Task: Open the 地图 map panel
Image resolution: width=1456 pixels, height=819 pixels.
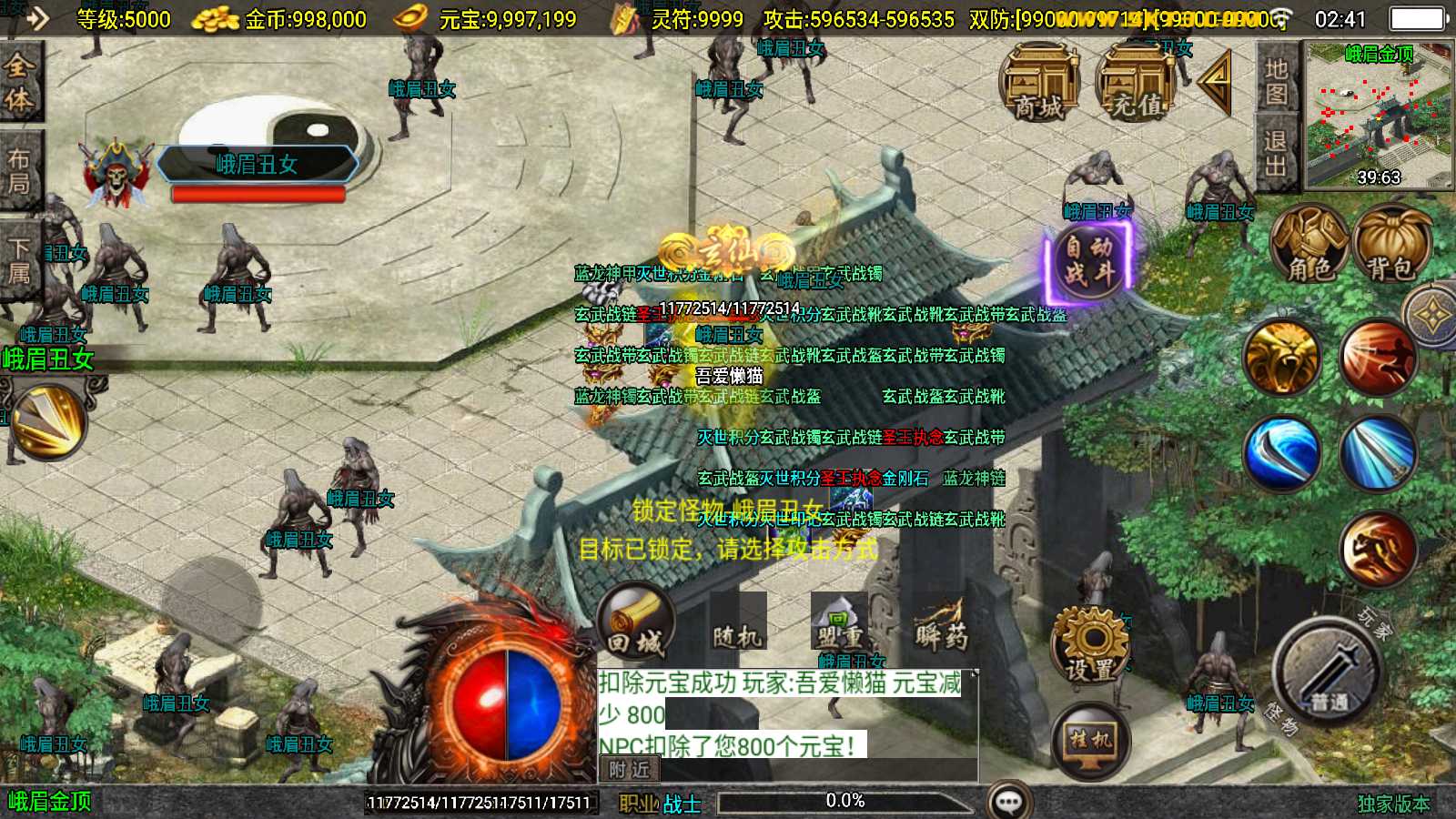Action: (1276, 80)
